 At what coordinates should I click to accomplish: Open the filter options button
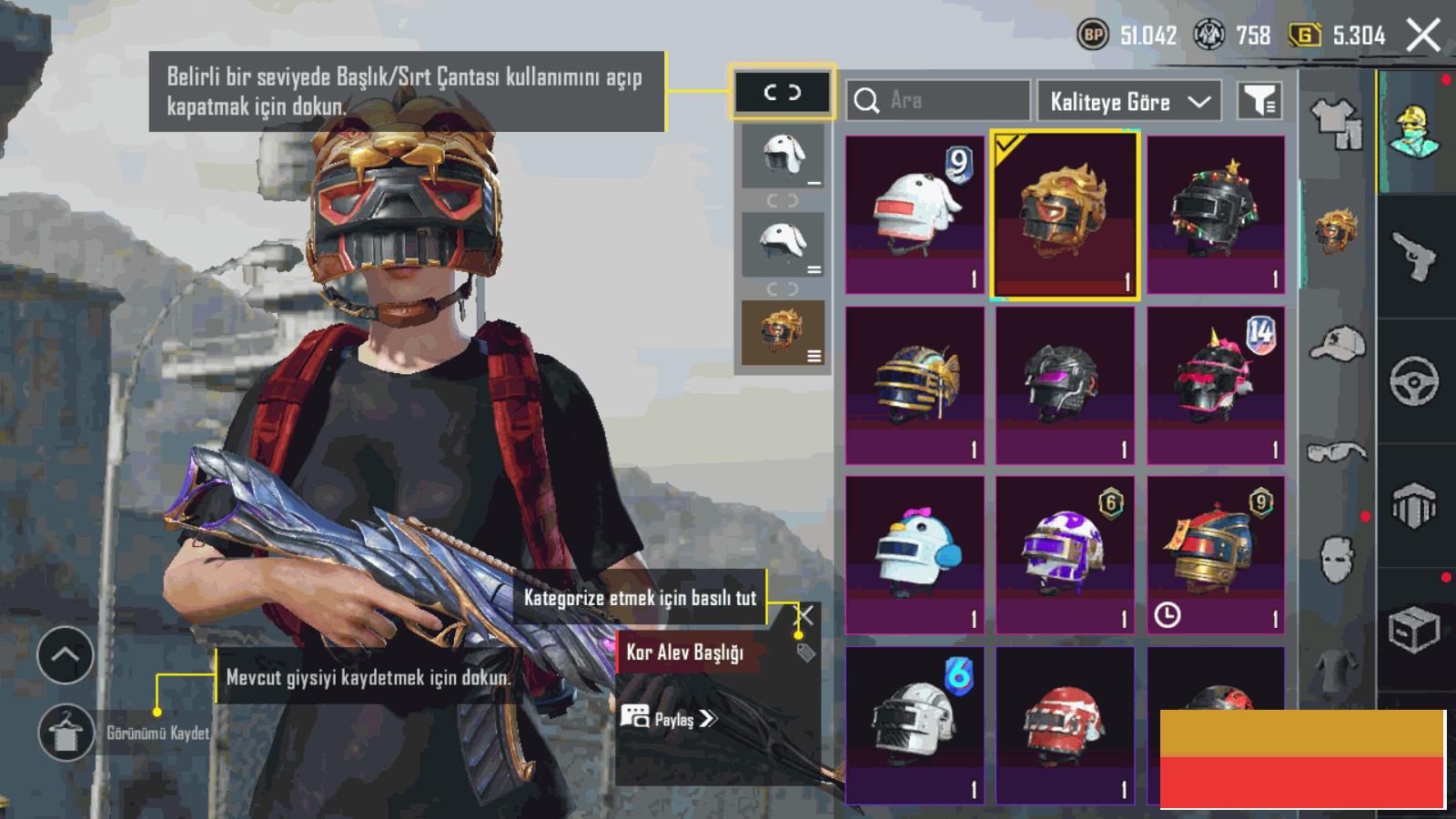[1259, 100]
